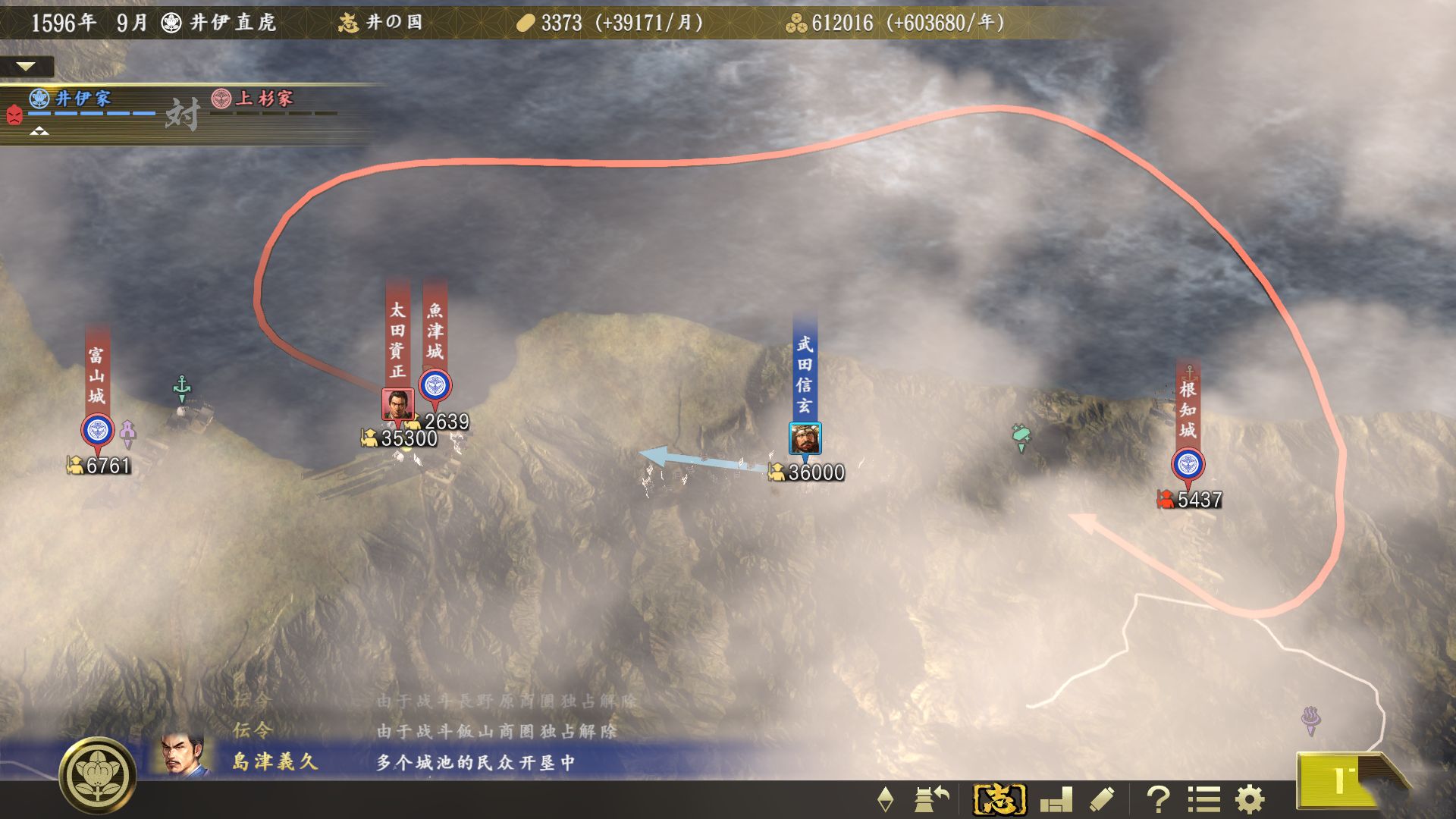Viewport: 1456px width, 819px height.
Task: Select the 富山城 castle marker
Action: 97,431
